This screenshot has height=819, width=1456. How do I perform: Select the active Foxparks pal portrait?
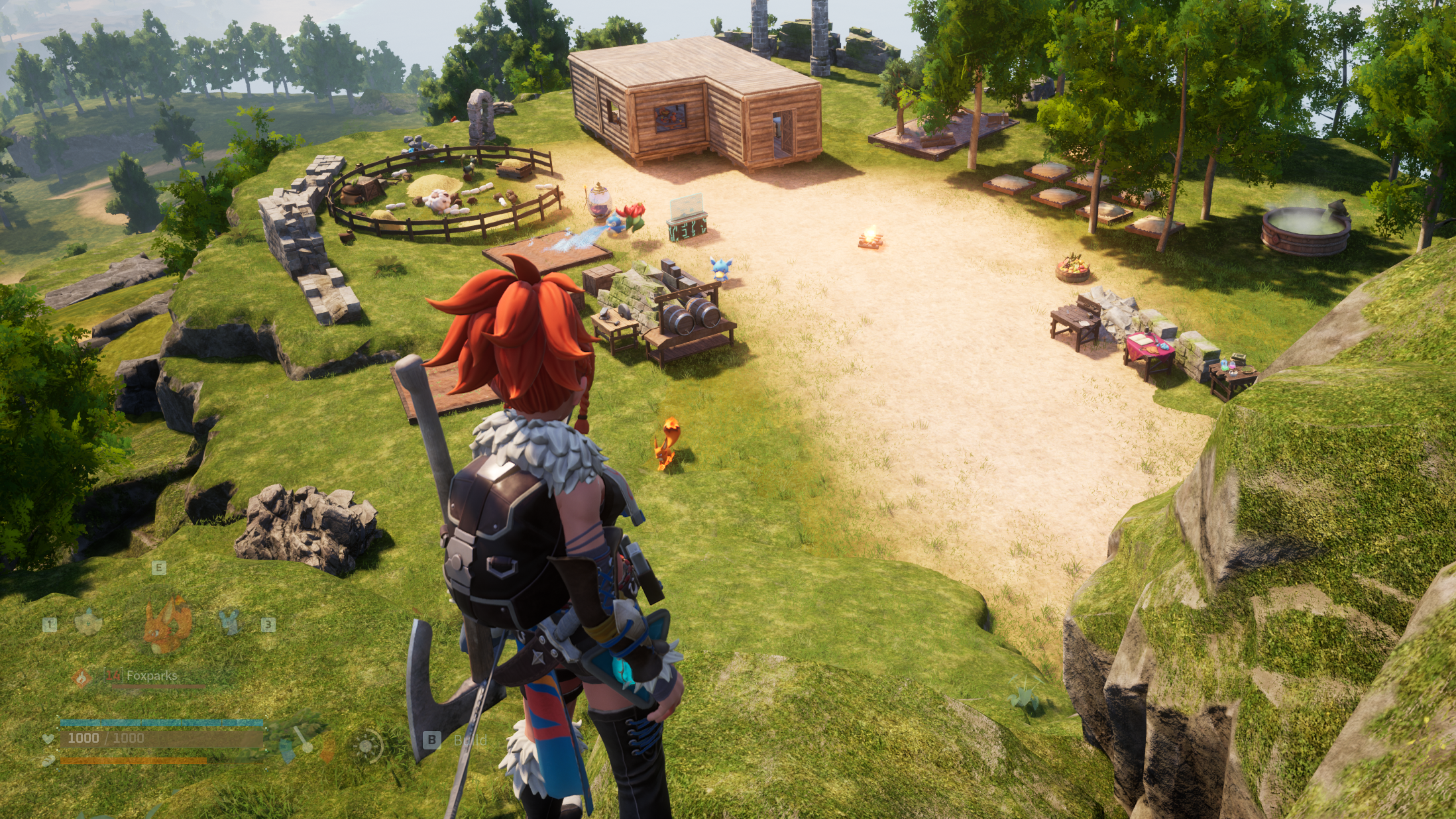[168, 624]
